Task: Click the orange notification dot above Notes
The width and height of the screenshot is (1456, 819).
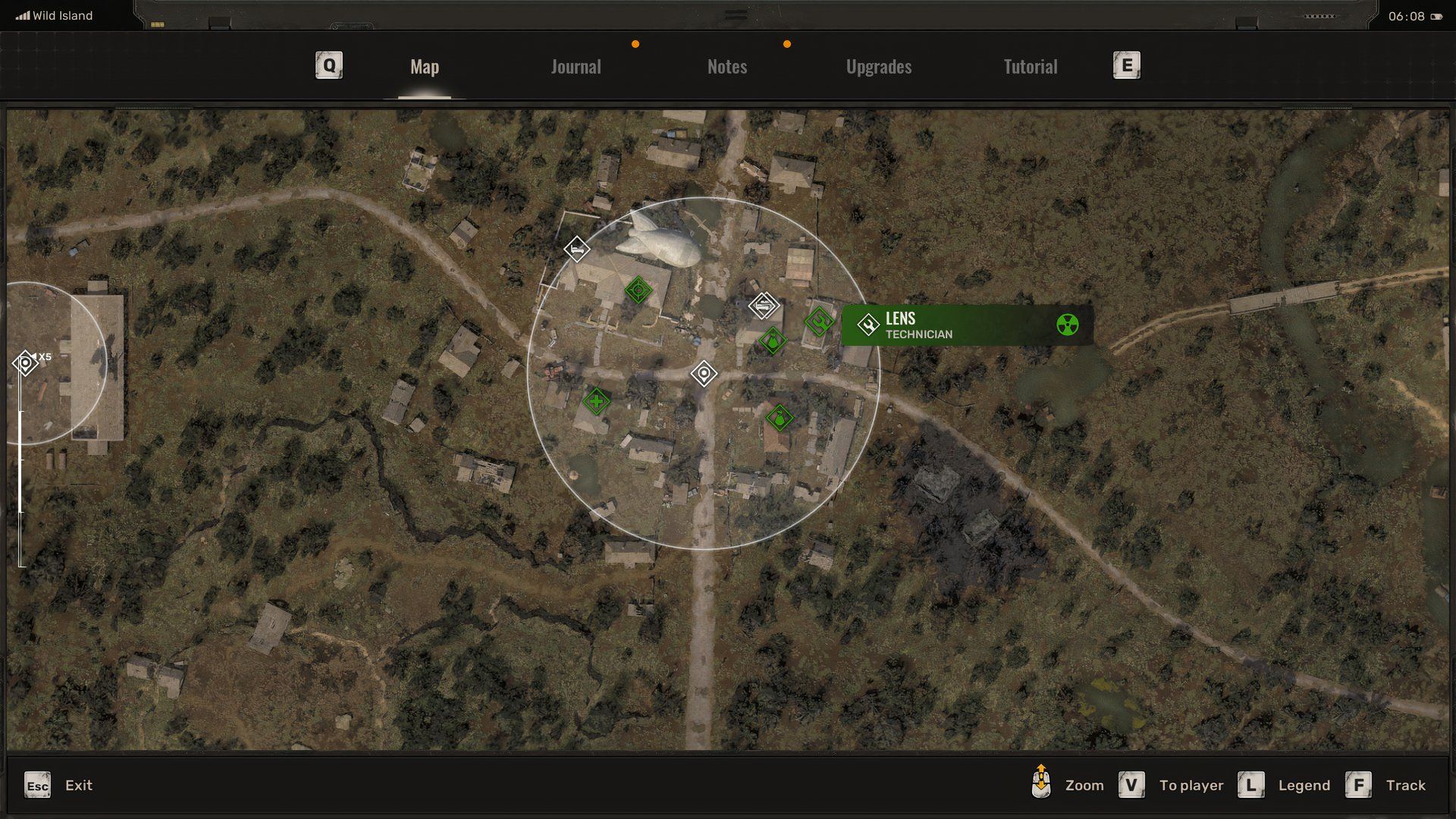Action: tap(786, 44)
